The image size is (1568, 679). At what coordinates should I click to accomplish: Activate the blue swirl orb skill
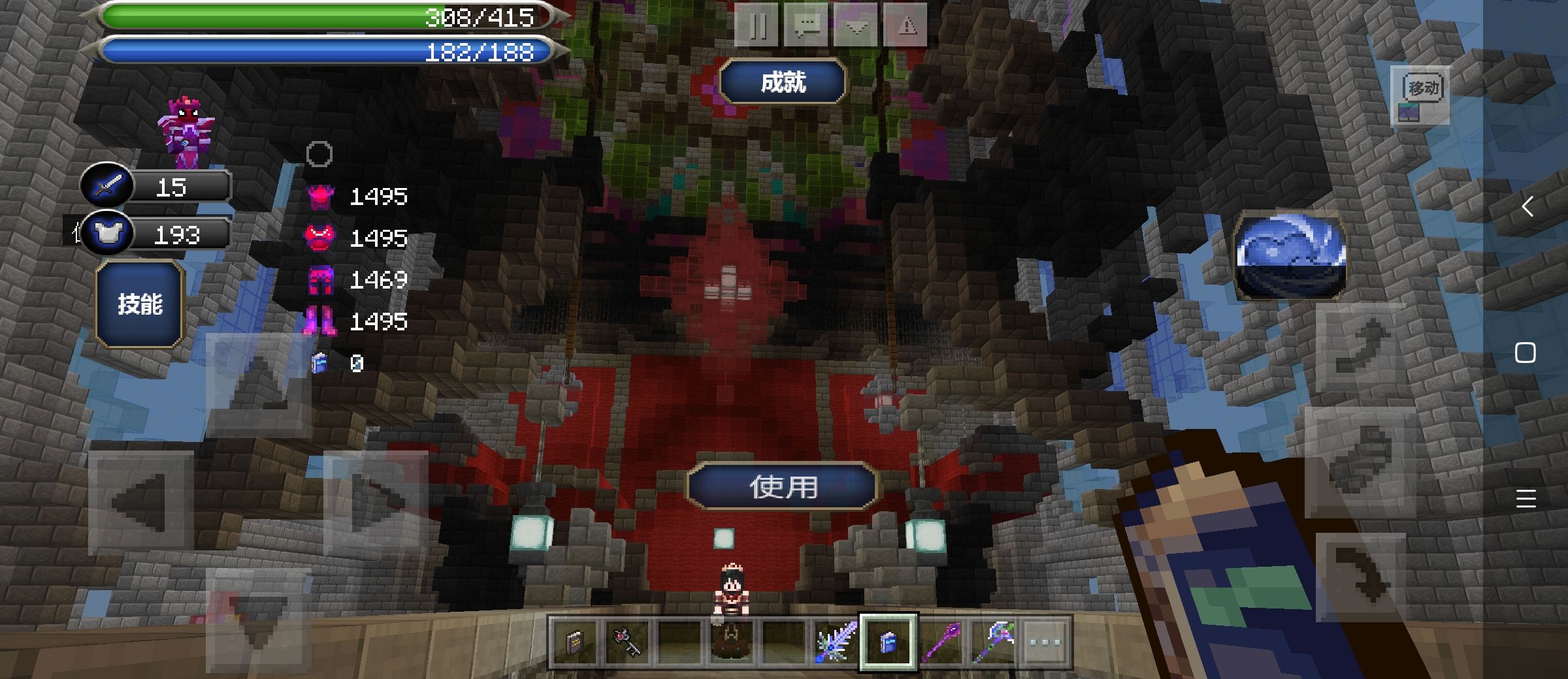[x=1289, y=255]
